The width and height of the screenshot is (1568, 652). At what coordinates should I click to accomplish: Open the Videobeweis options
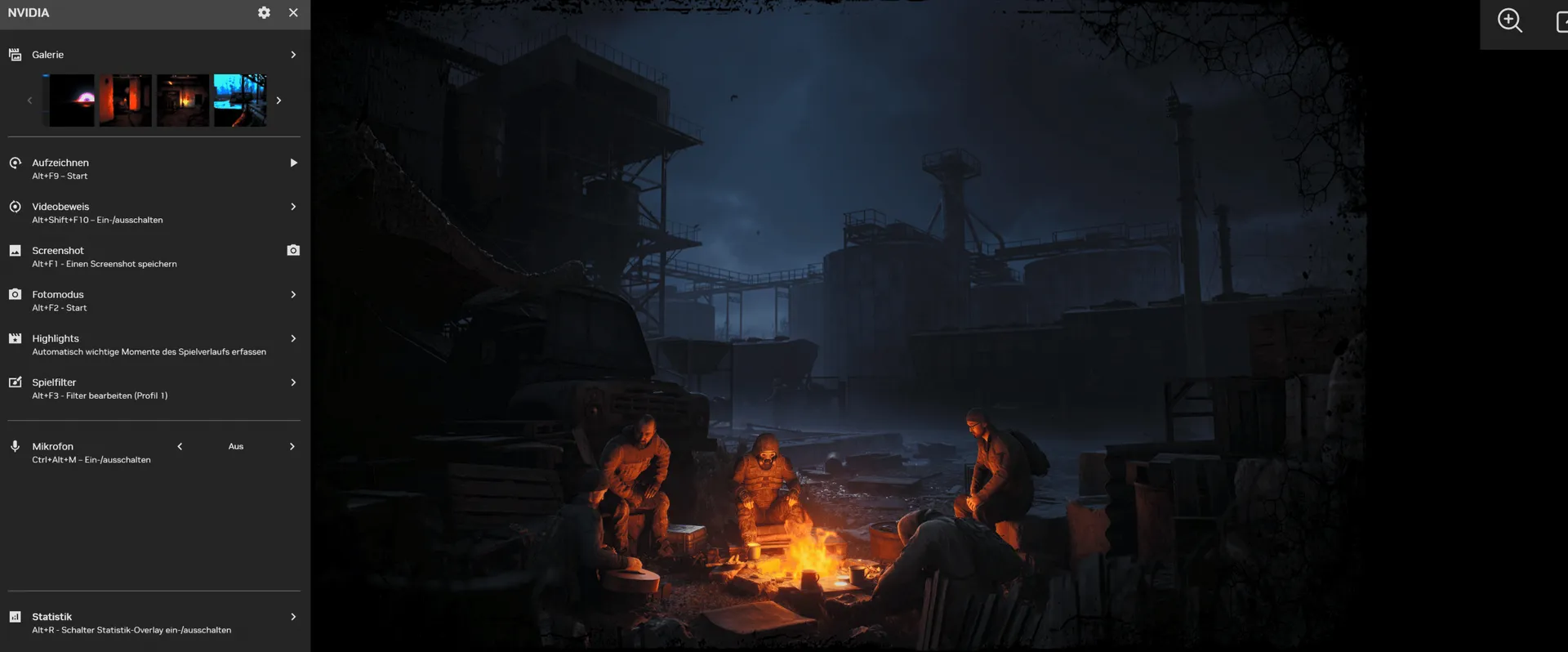click(x=293, y=207)
